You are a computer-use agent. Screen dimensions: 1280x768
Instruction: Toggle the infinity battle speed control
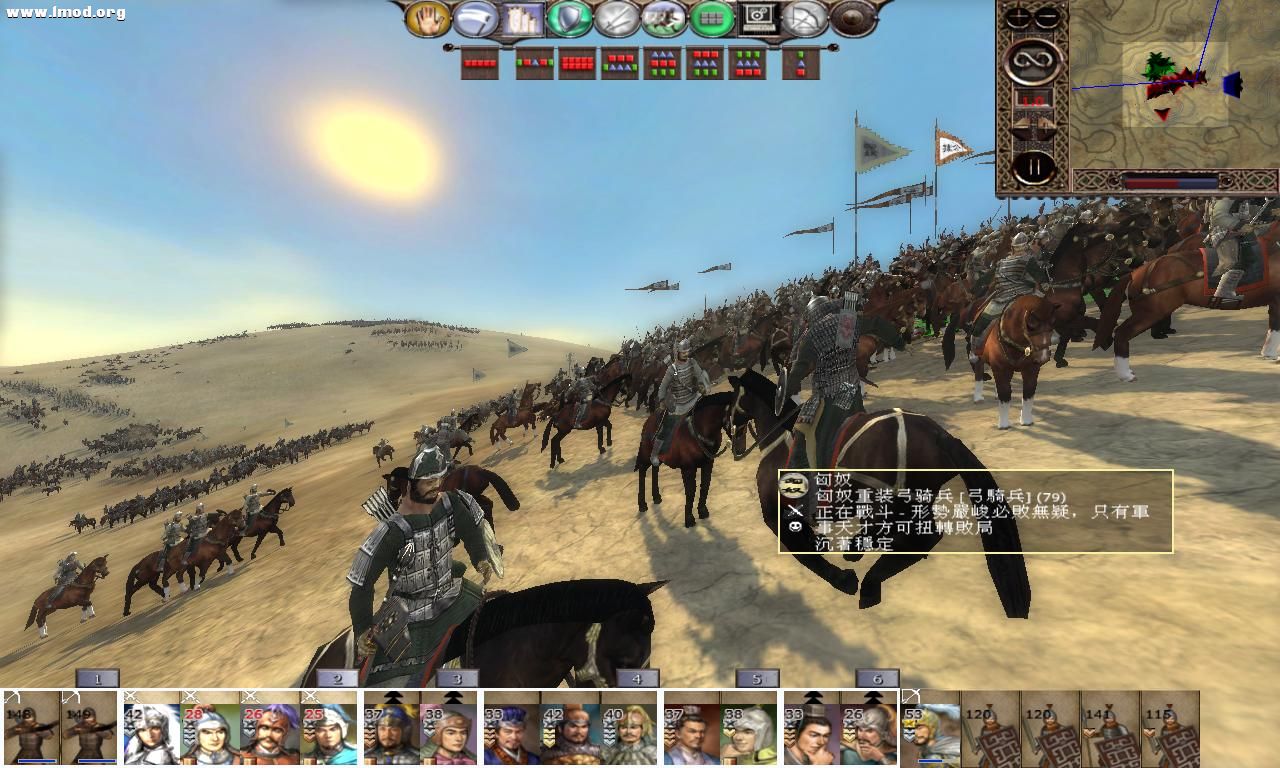click(x=1033, y=62)
